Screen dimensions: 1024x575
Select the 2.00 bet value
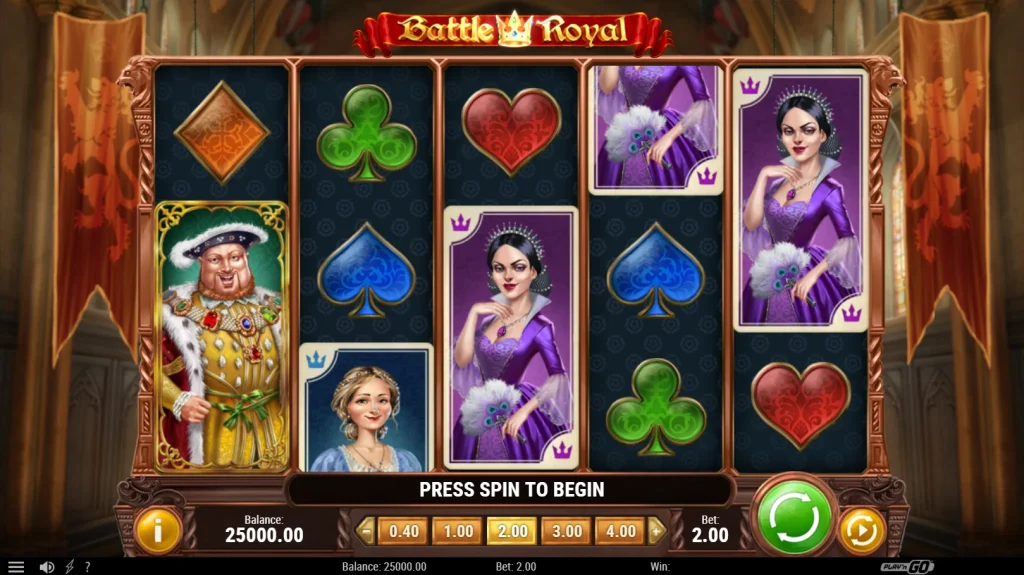[x=511, y=531]
